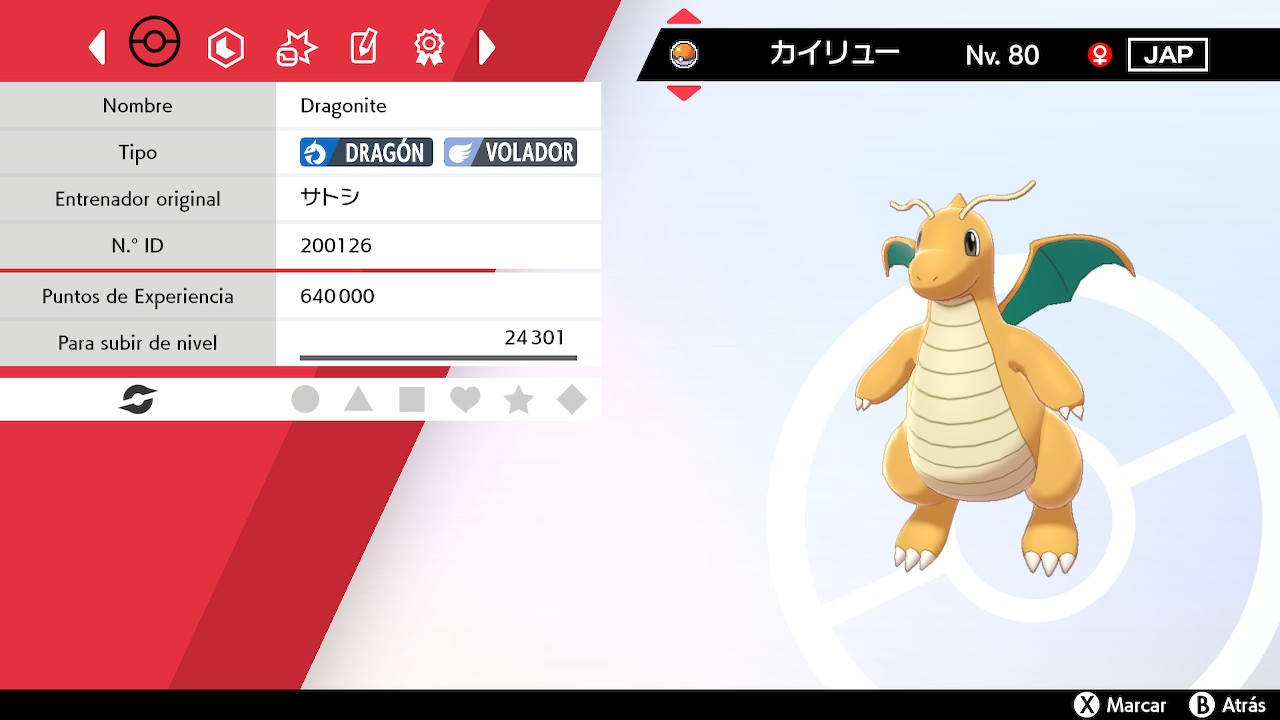Show the trainer memo notes tab

363,47
